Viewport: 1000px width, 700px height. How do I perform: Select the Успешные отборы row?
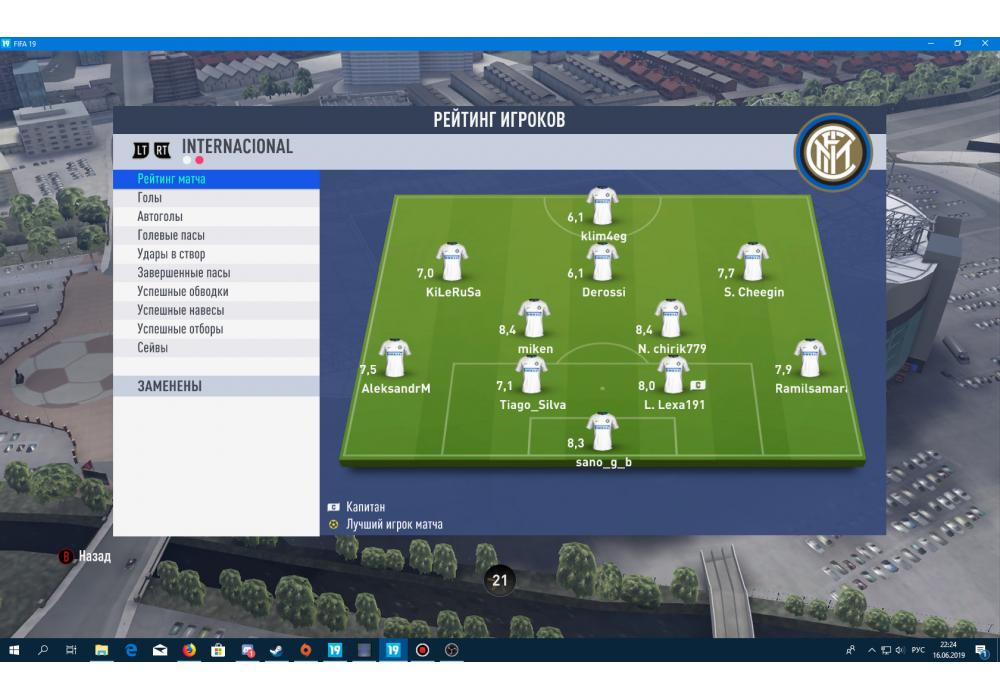click(x=216, y=329)
